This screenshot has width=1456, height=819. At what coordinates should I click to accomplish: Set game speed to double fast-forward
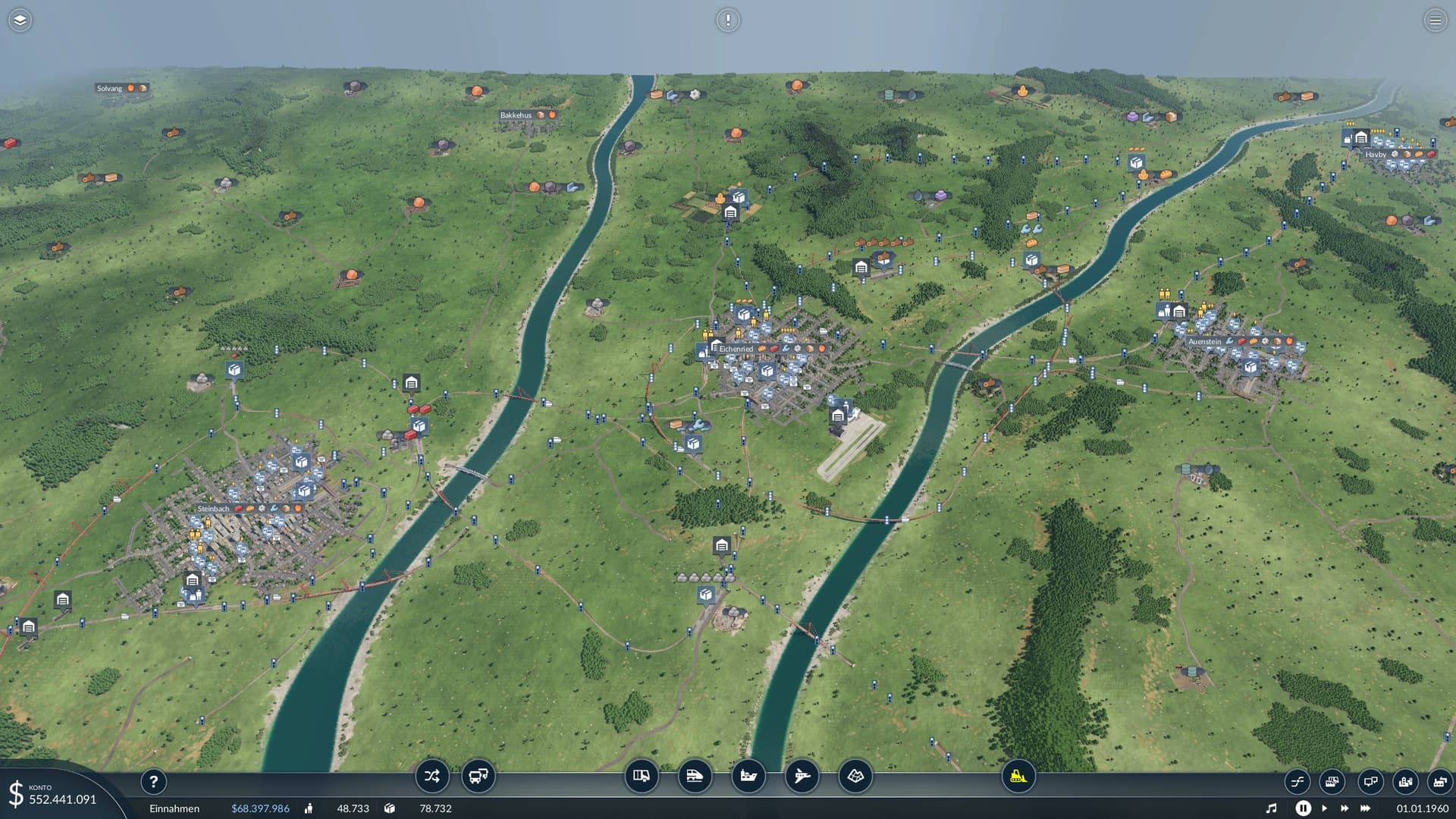pyautogui.click(x=1345, y=808)
